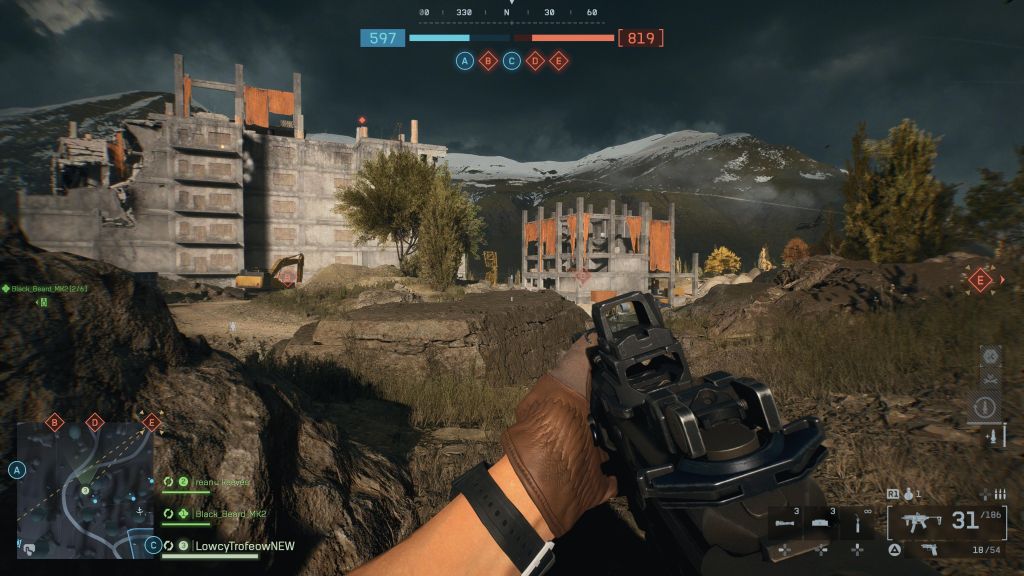The height and width of the screenshot is (576, 1024).
Task: Select objective C in the top capture bar
Action: coord(512,61)
